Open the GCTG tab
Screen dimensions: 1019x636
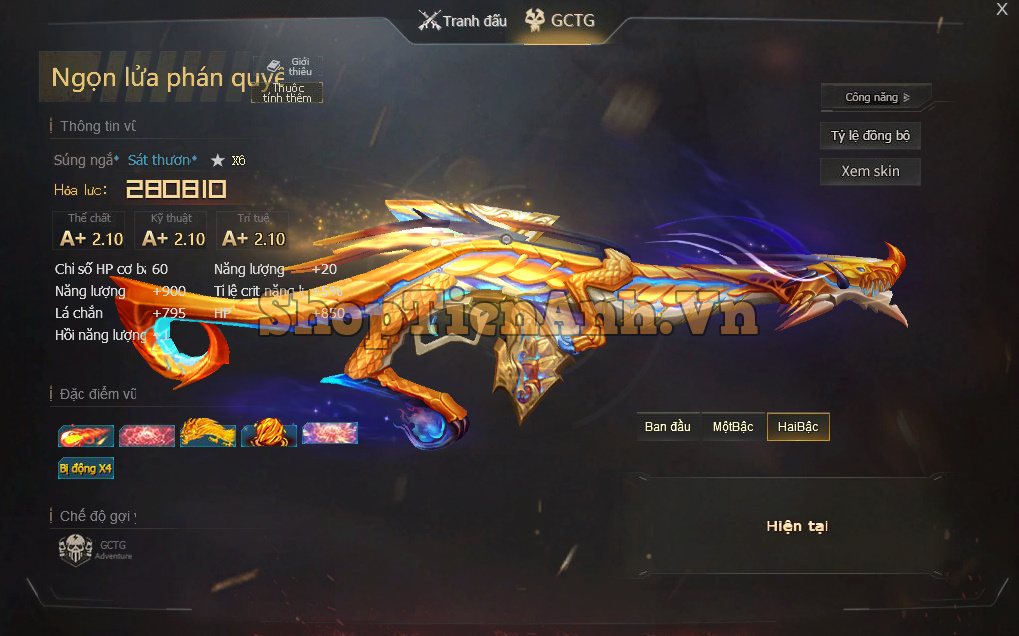tap(560, 20)
